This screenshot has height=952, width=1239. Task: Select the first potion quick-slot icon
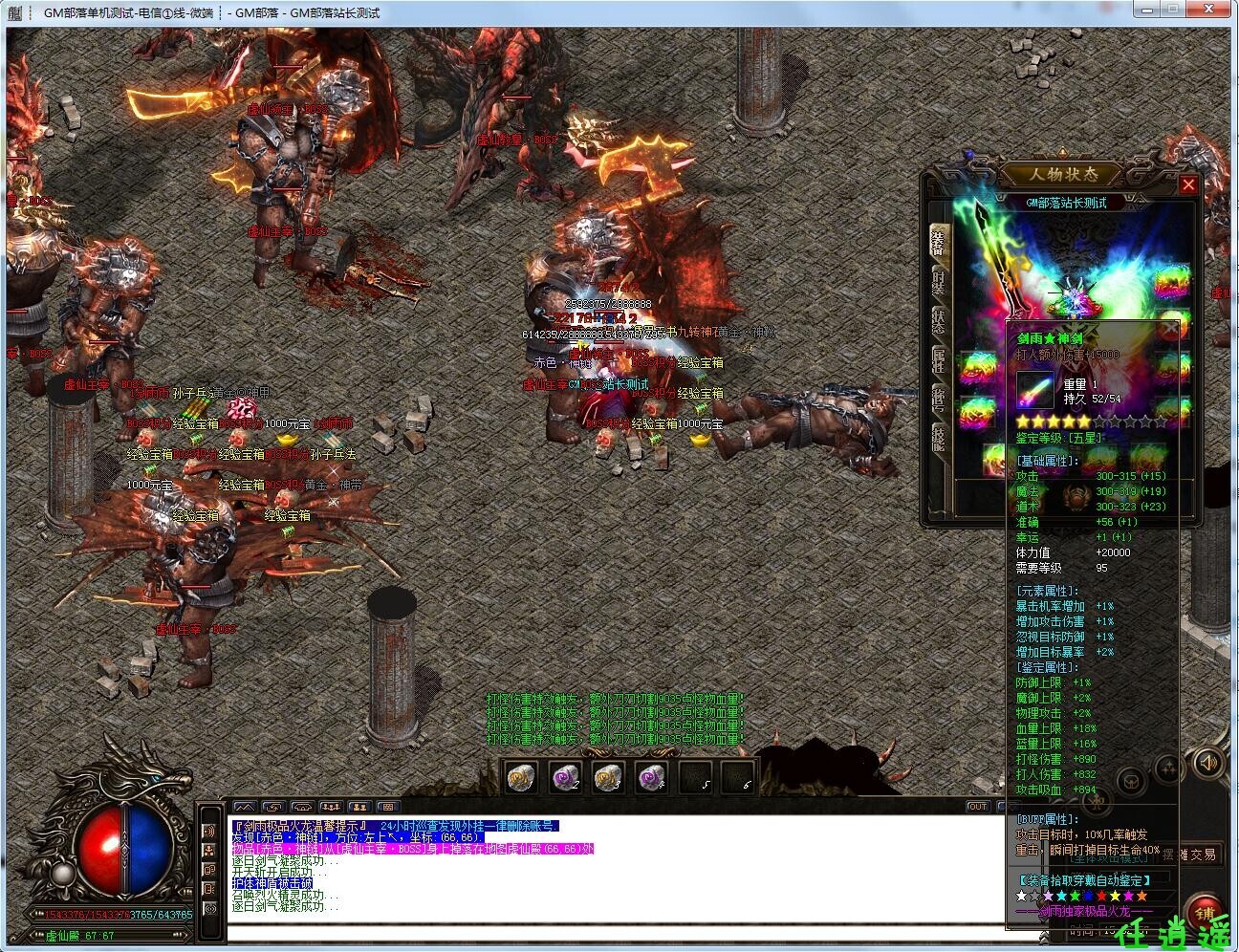[x=521, y=778]
